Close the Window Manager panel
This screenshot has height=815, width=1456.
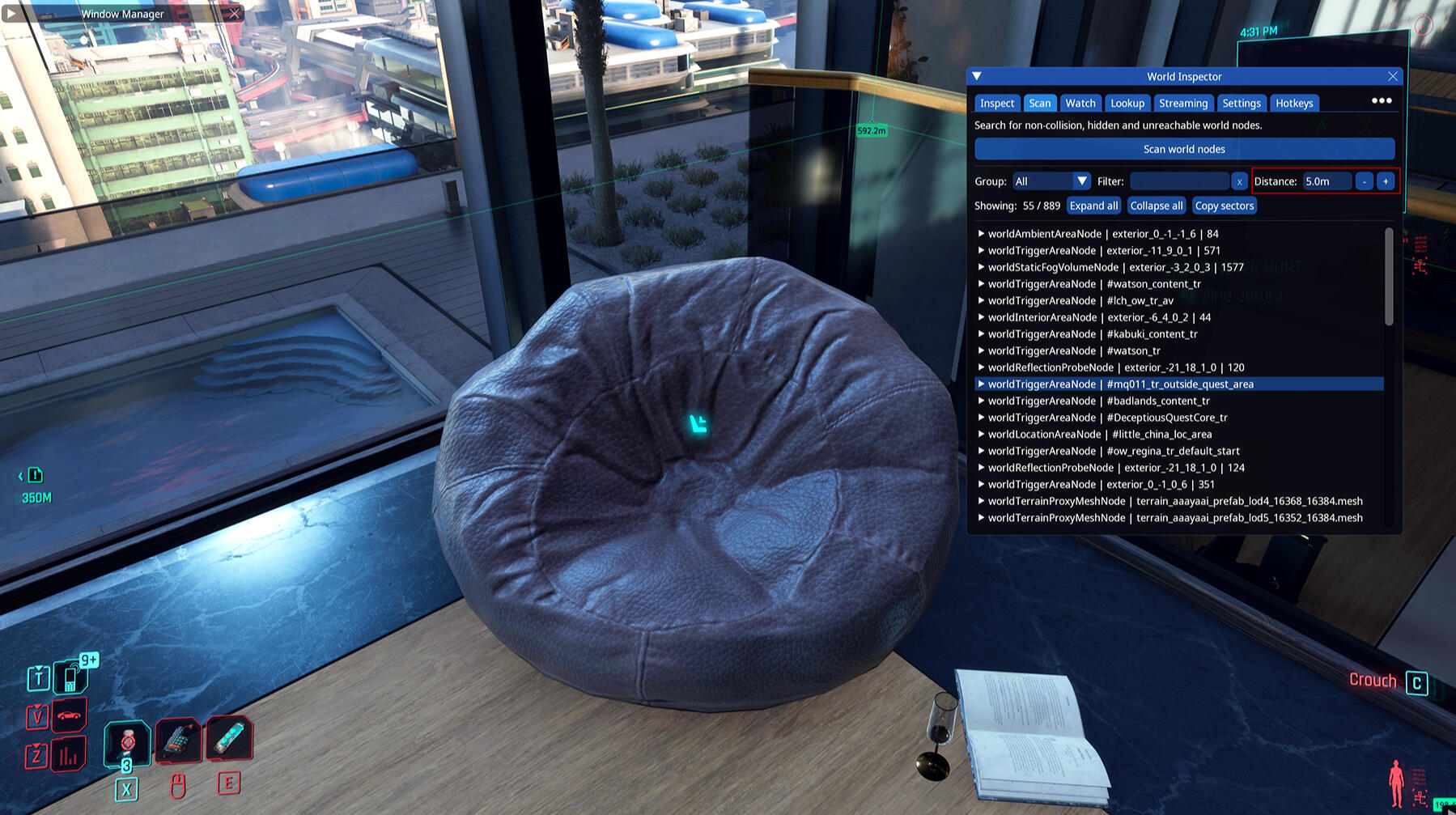(234, 14)
